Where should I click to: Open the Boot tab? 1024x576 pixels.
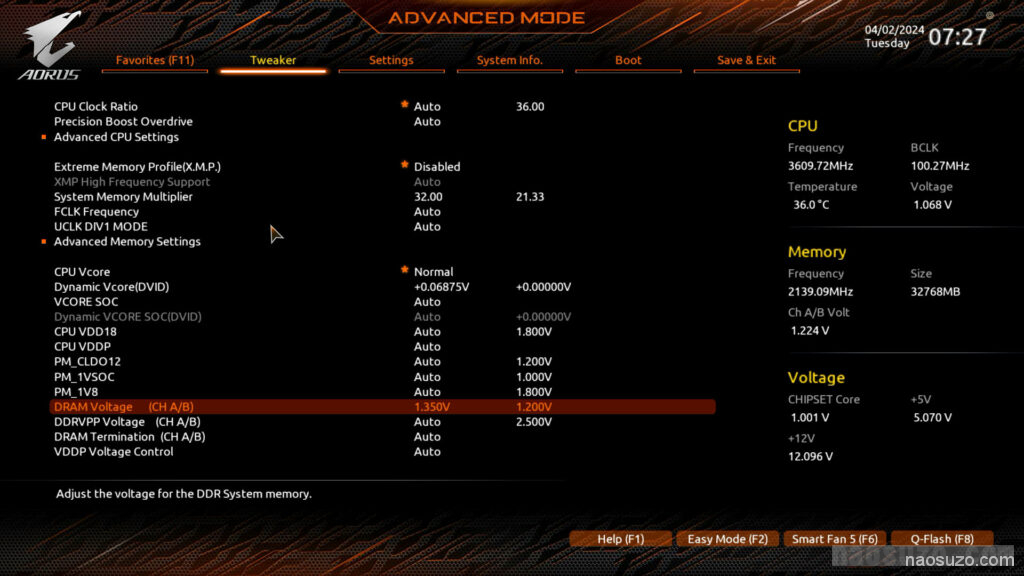pyautogui.click(x=628, y=60)
